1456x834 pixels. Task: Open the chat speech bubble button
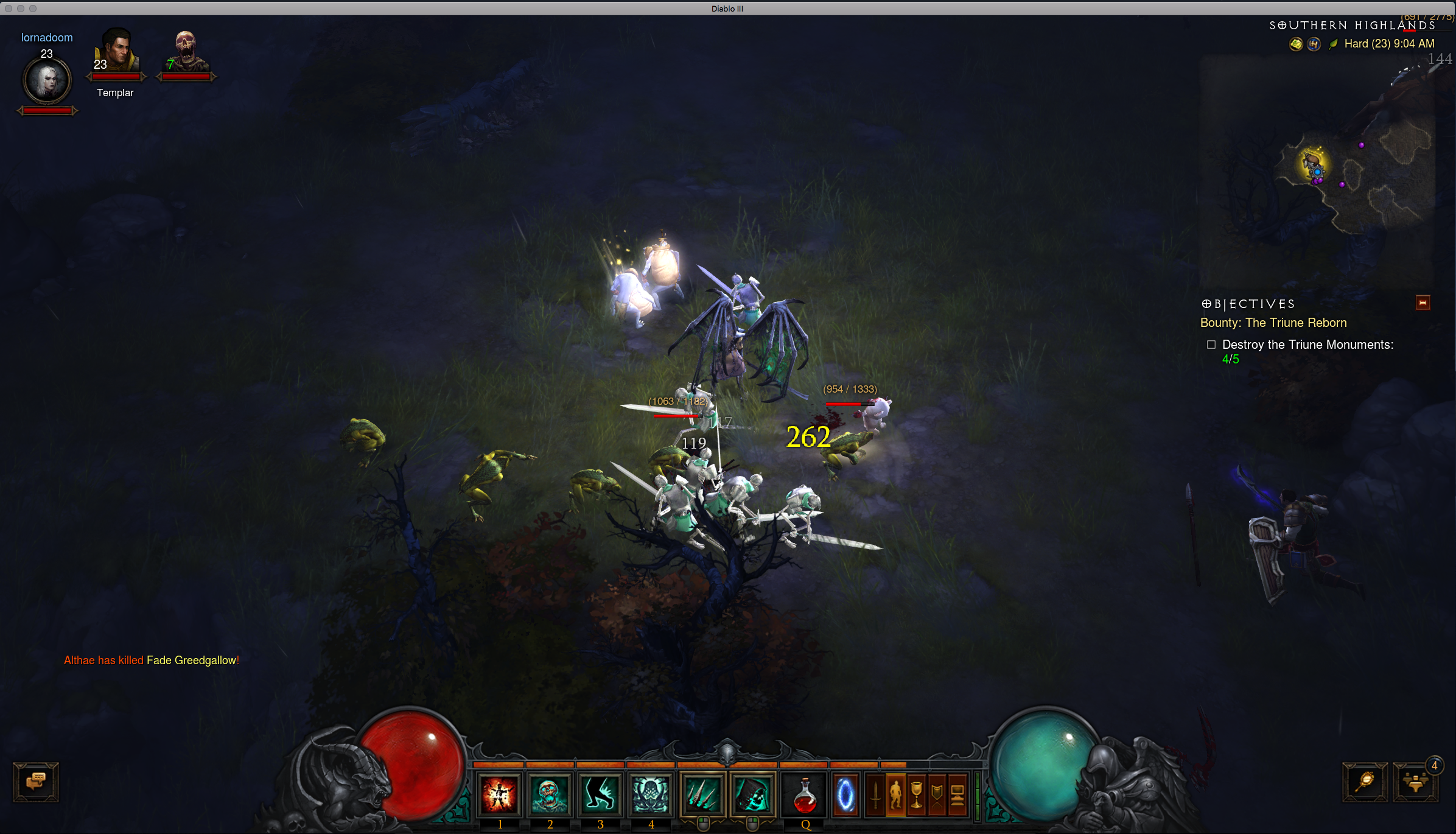tap(36, 782)
